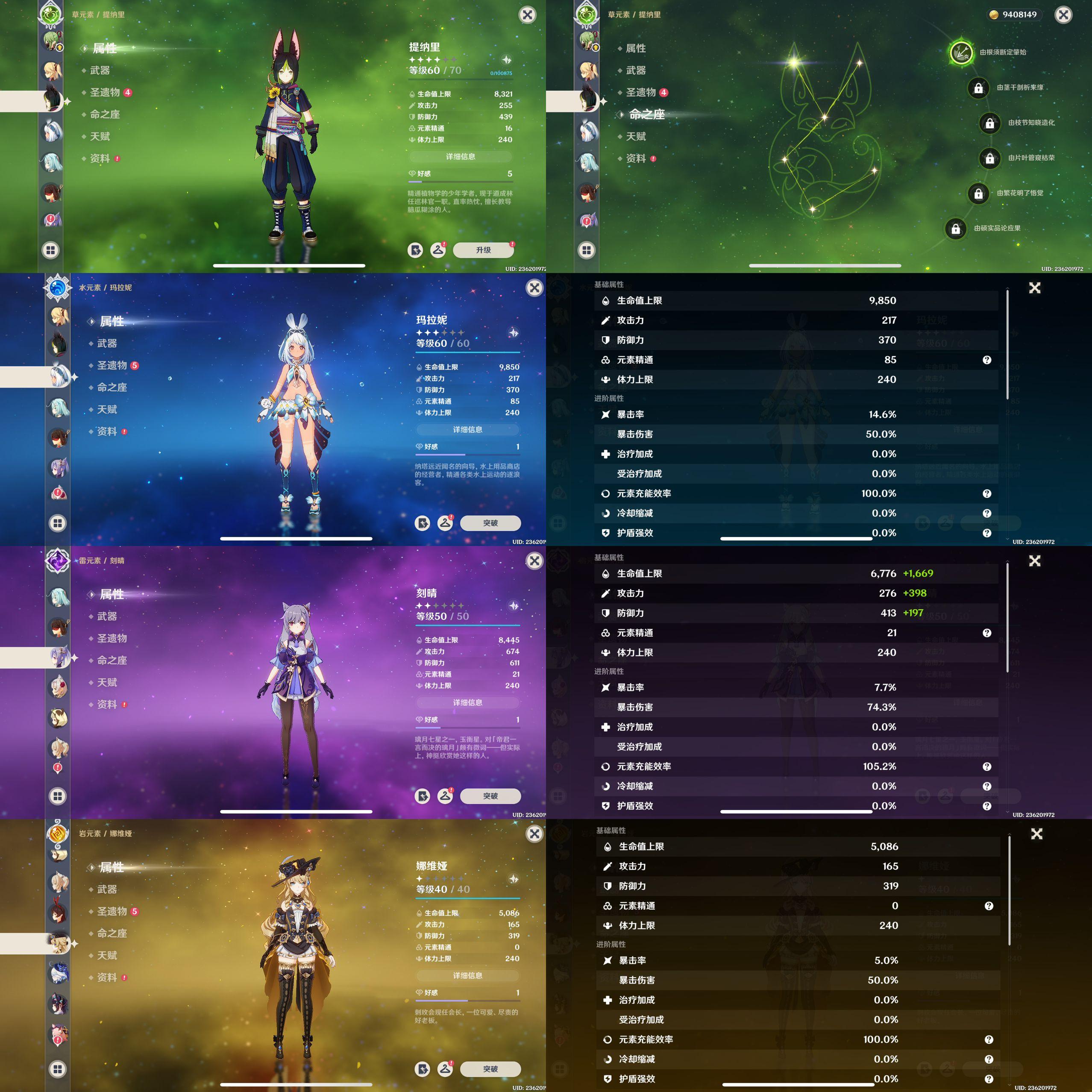
Task: Close 娜维娅's detailed stats panel
Action: [1036, 834]
